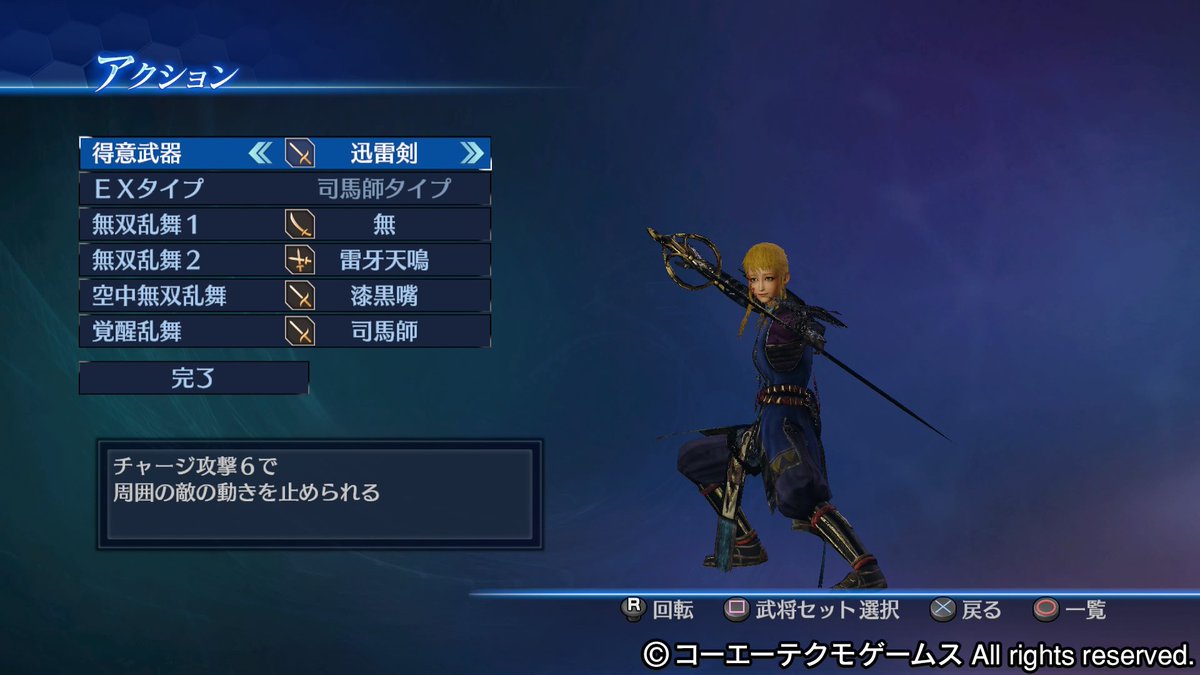Click the left arrow to change weapon

pyautogui.click(x=259, y=153)
